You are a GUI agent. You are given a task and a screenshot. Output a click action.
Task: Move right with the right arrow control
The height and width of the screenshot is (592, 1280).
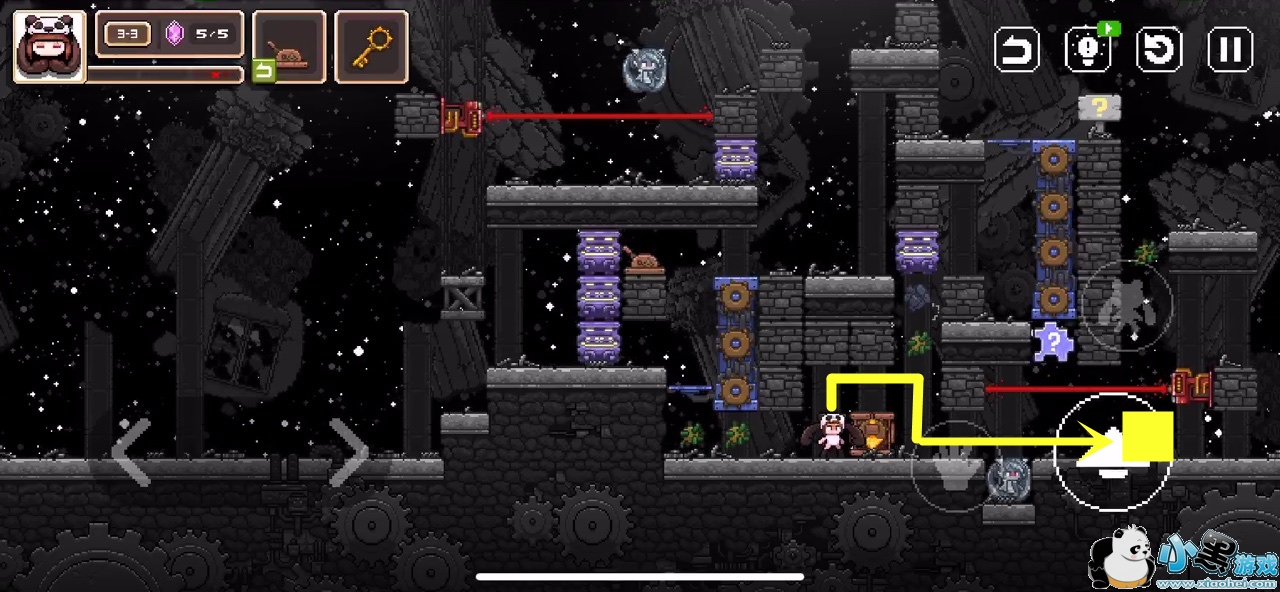(349, 453)
